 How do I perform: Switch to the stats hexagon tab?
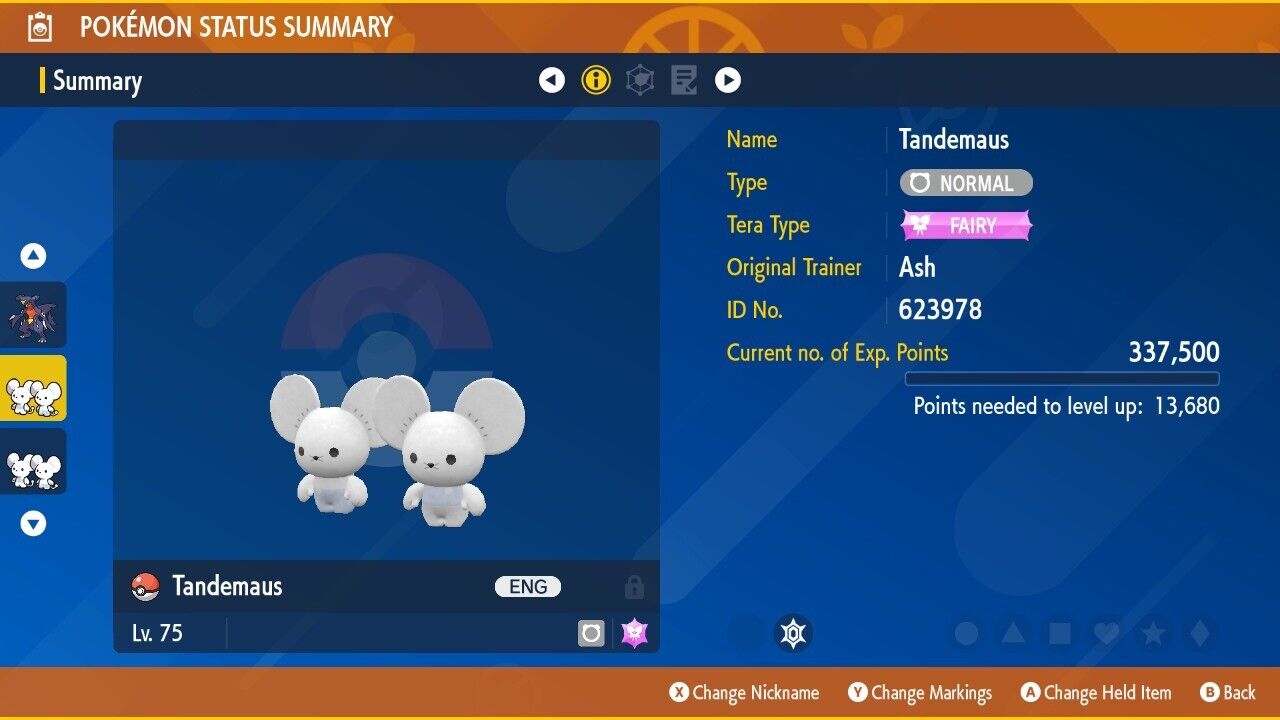[640, 80]
